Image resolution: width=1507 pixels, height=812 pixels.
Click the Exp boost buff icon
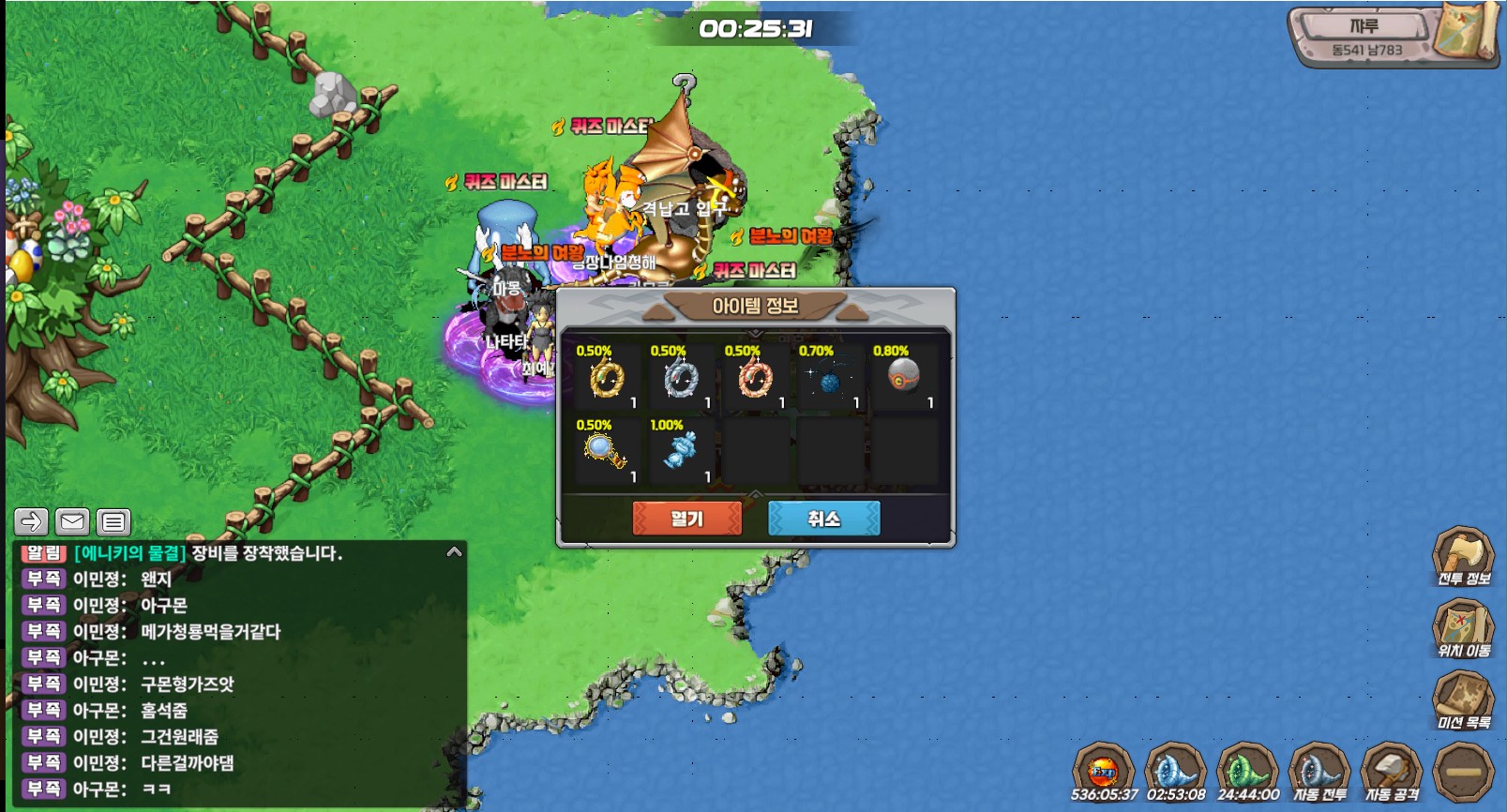tap(1103, 771)
